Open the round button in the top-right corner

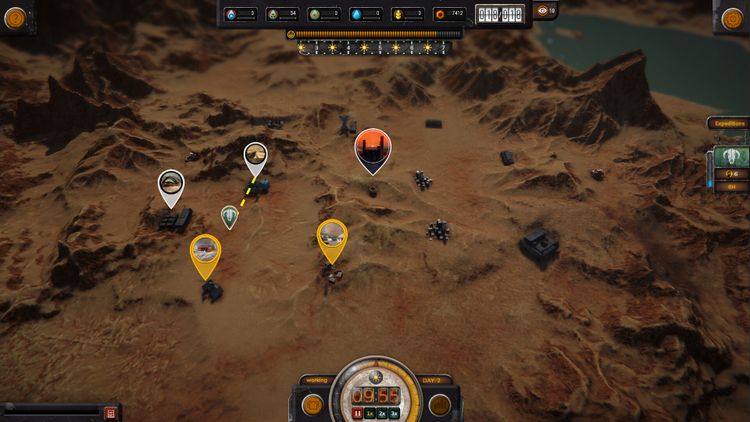(x=734, y=17)
